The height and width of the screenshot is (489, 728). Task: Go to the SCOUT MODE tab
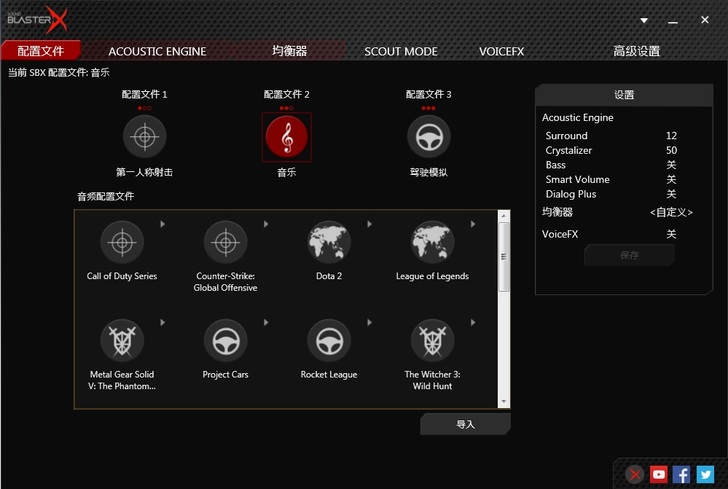click(x=400, y=51)
